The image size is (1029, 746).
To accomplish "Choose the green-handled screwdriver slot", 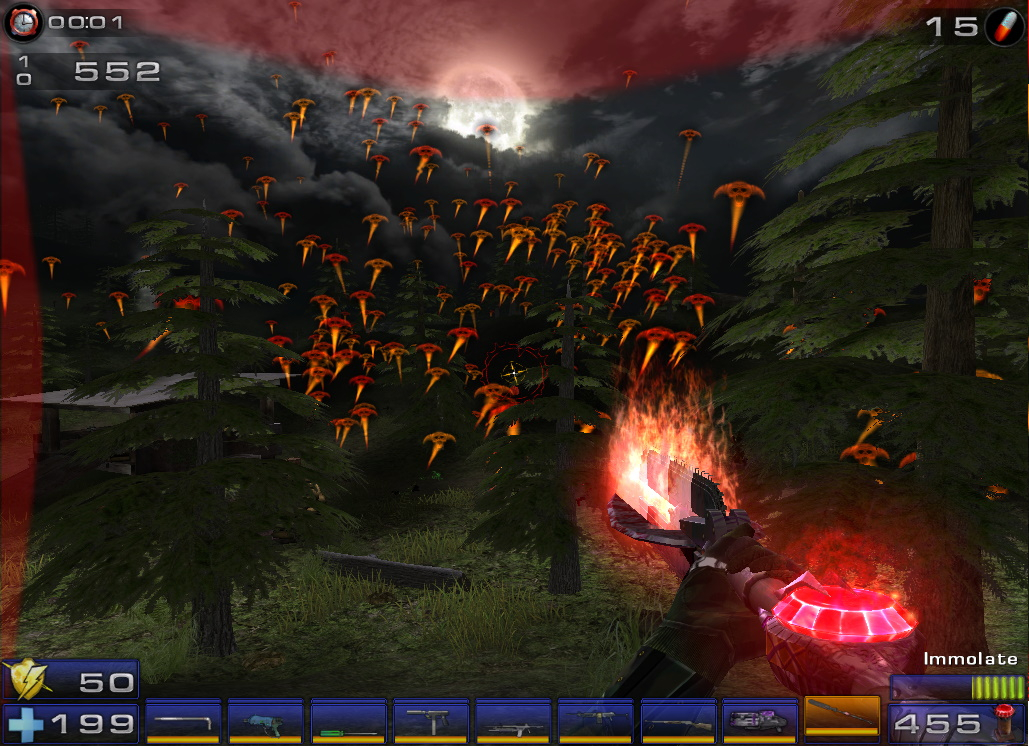I will 348,720.
